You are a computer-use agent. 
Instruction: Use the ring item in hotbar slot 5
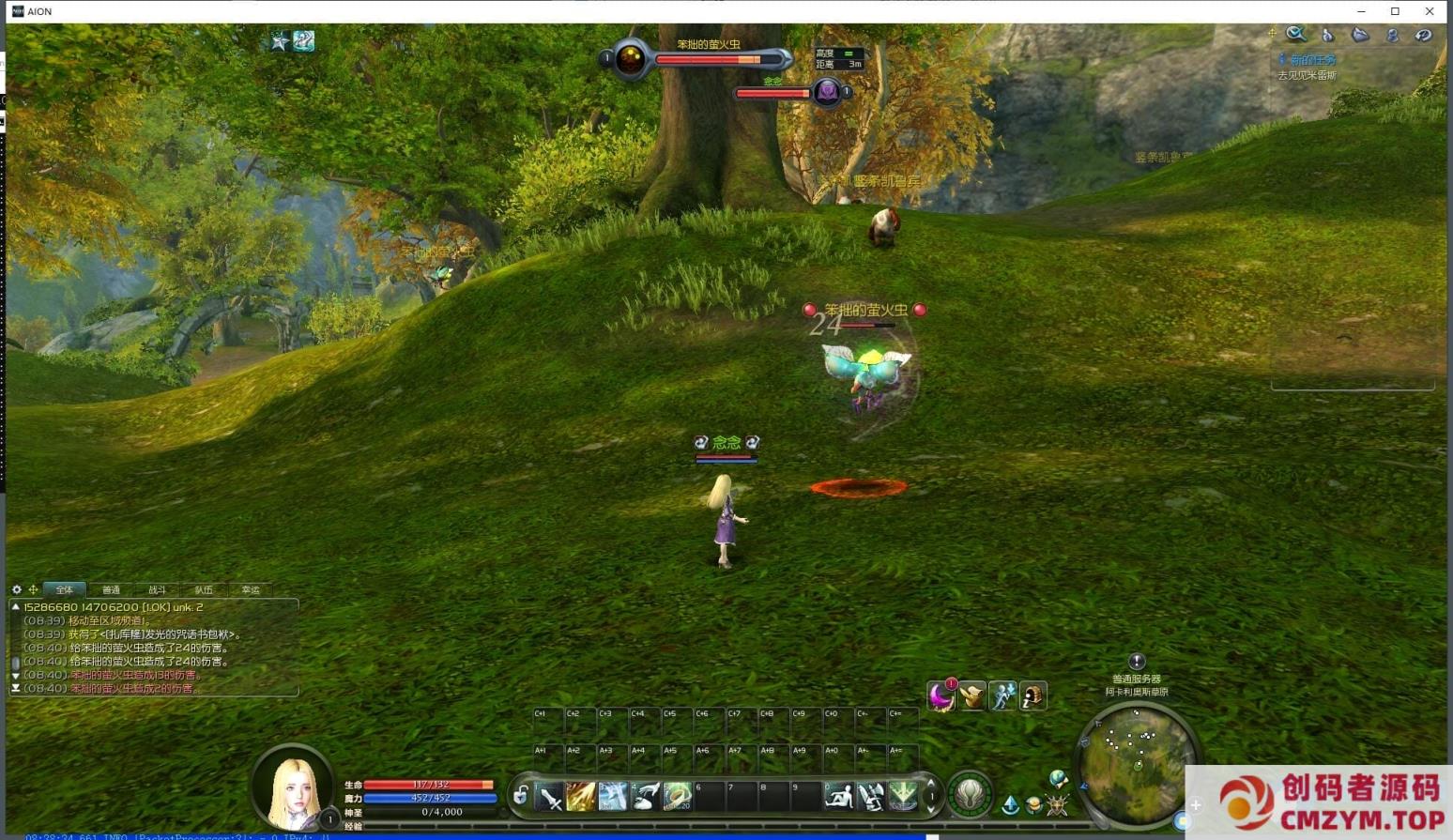(x=677, y=797)
